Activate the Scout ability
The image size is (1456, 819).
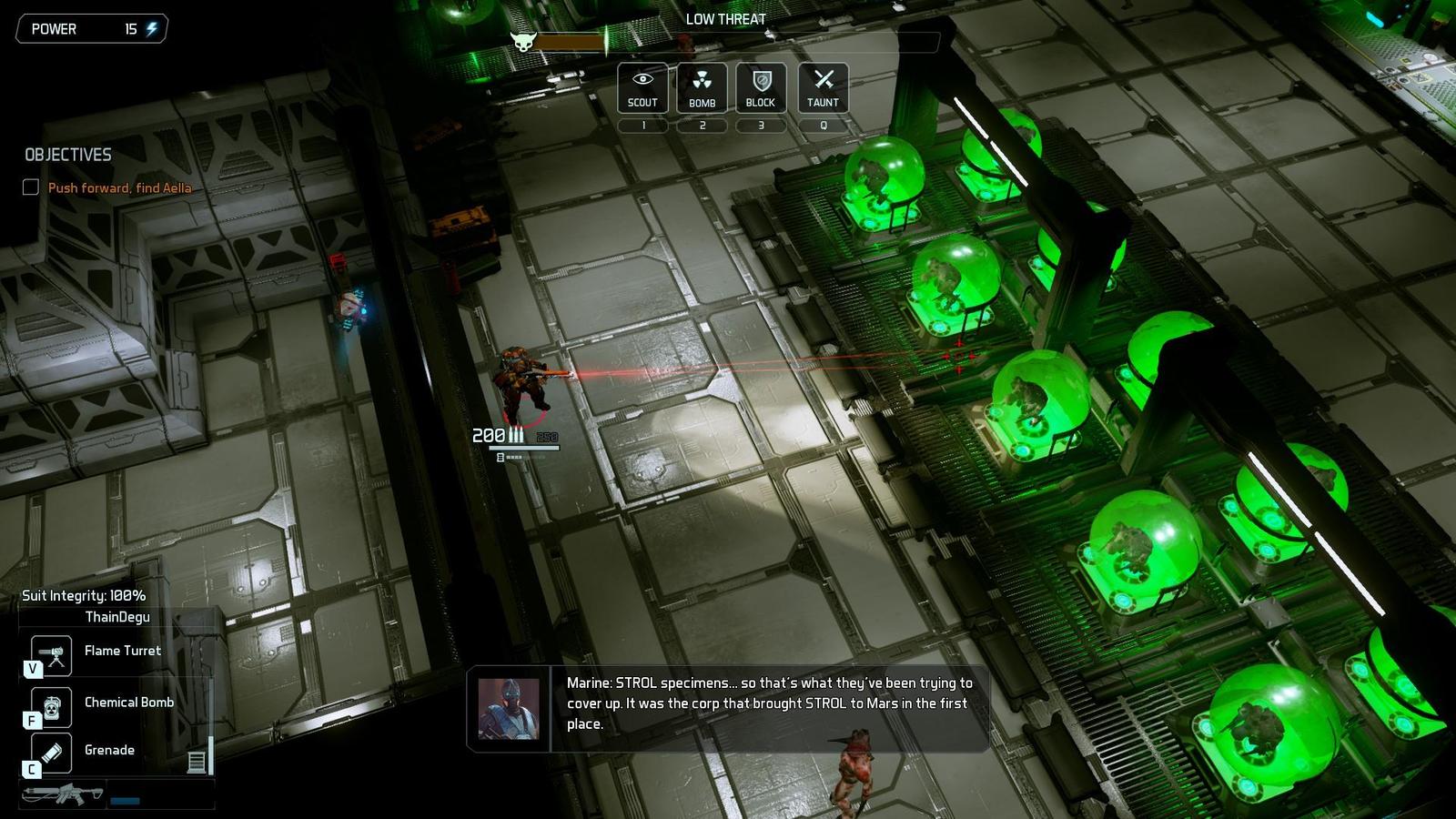[642, 87]
